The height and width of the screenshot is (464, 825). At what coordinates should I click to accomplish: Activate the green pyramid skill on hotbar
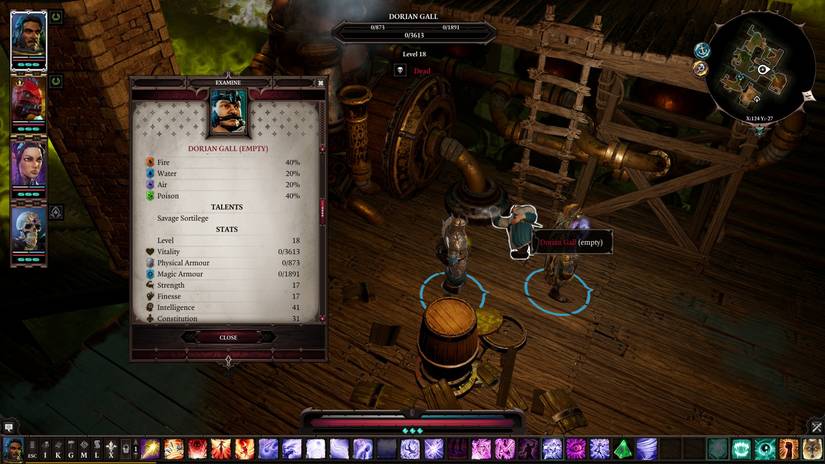(x=622, y=449)
